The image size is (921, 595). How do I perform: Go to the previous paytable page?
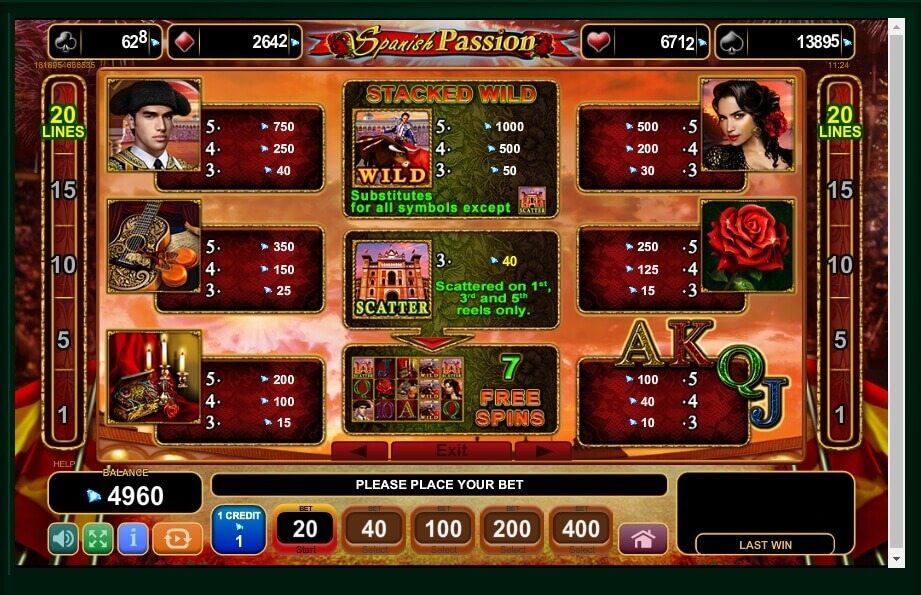(x=359, y=451)
